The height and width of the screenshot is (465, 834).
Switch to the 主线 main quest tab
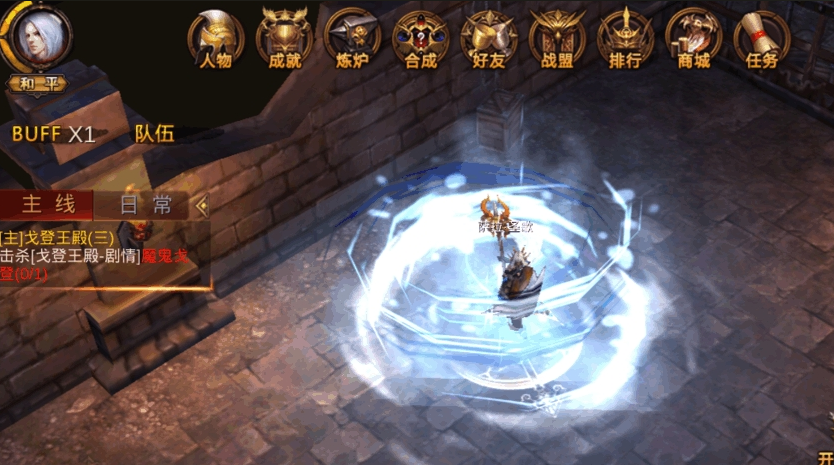click(49, 205)
